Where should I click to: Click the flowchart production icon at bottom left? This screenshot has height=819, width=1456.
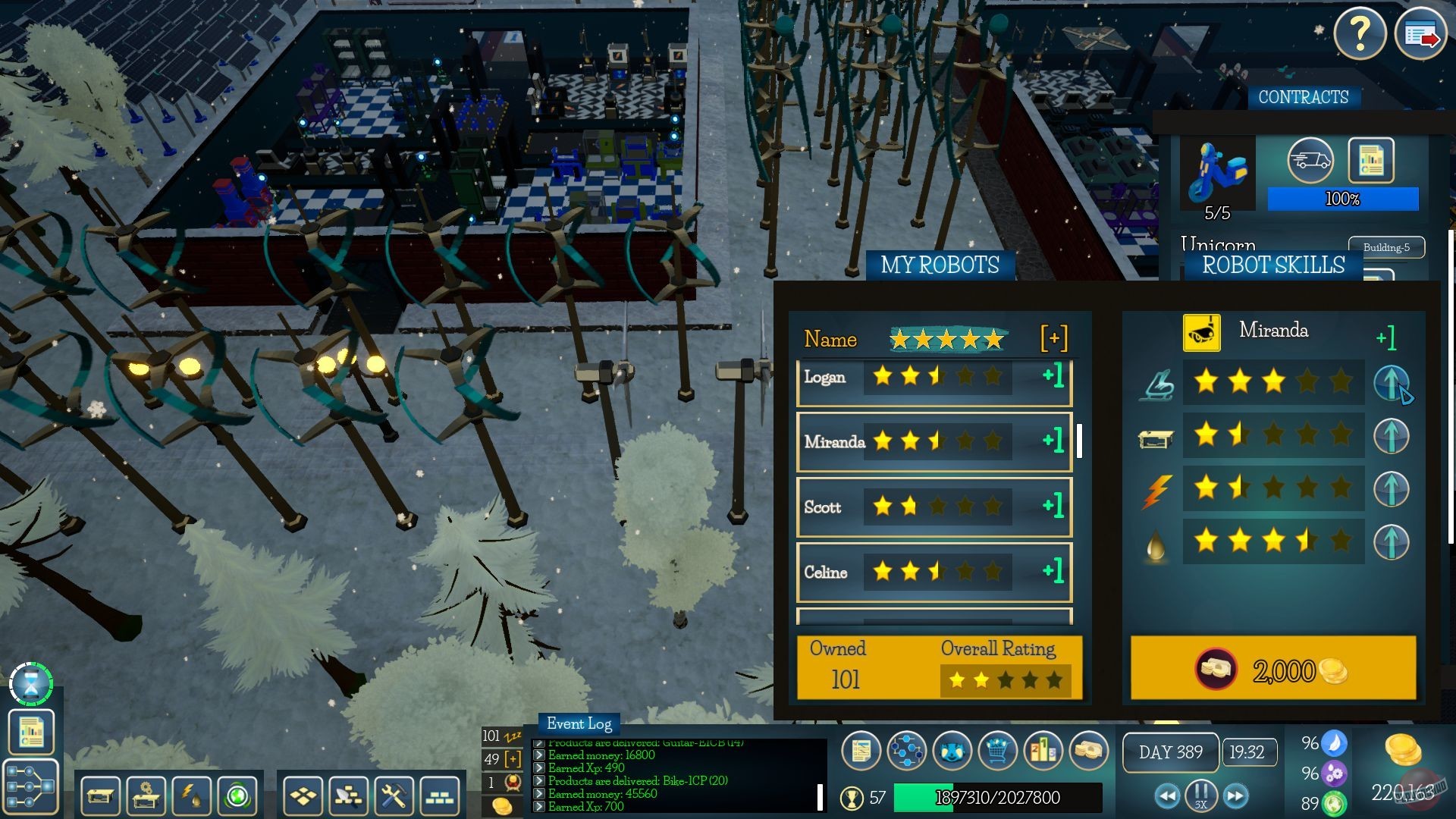pyautogui.click(x=31, y=786)
